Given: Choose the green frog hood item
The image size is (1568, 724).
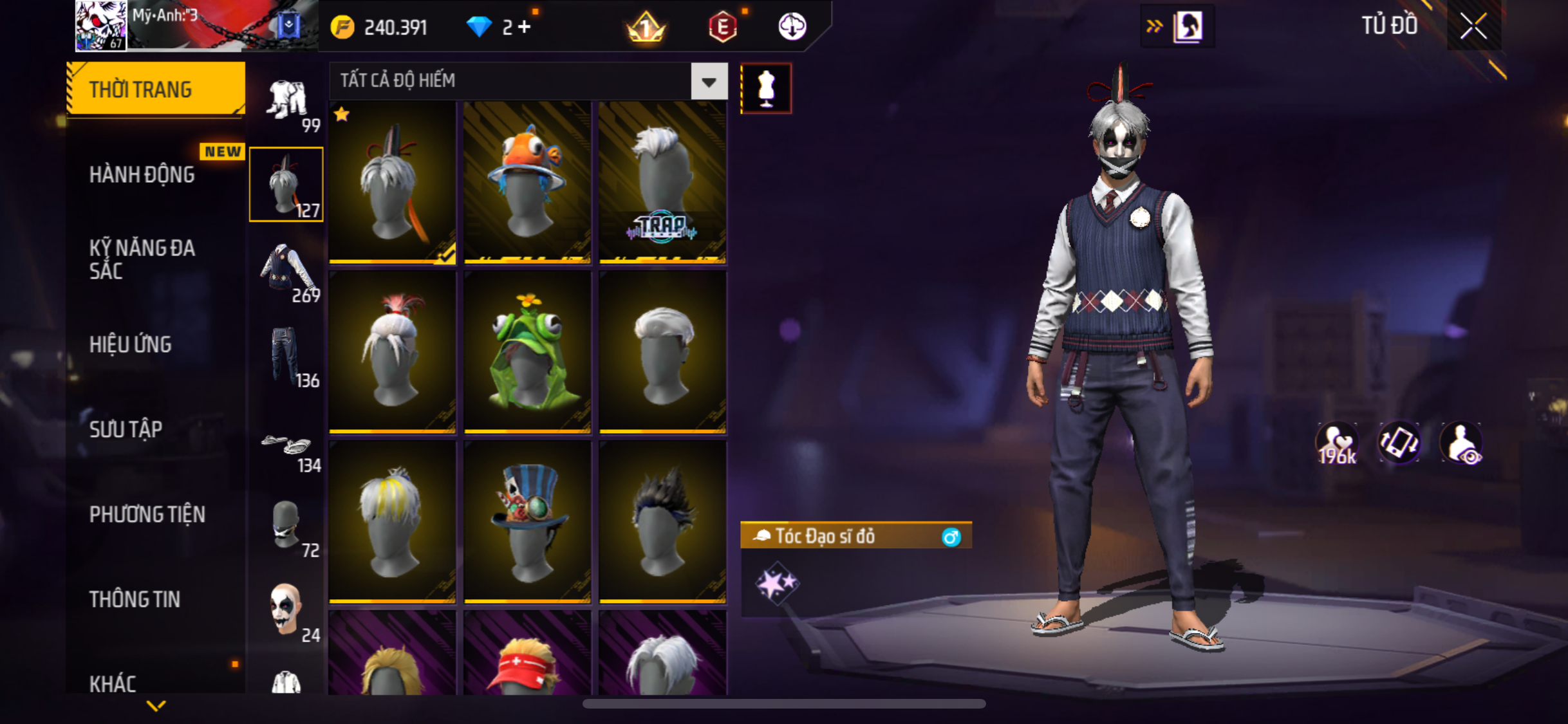Looking at the screenshot, I should [527, 352].
